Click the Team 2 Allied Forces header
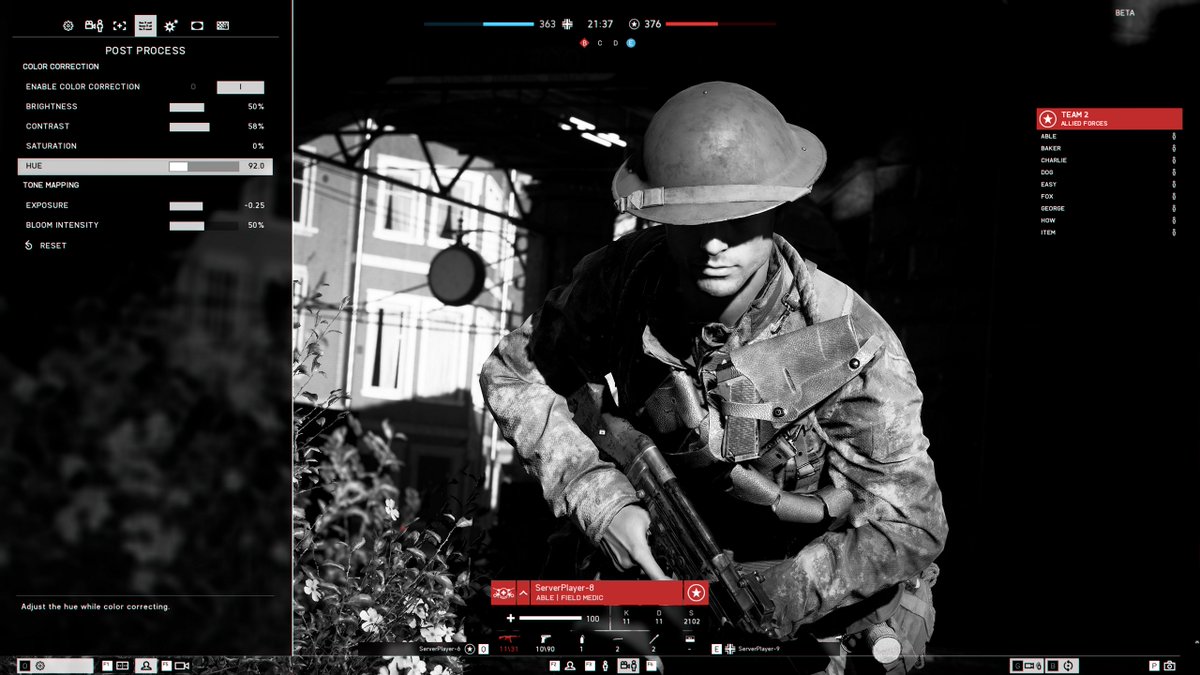 point(1108,119)
